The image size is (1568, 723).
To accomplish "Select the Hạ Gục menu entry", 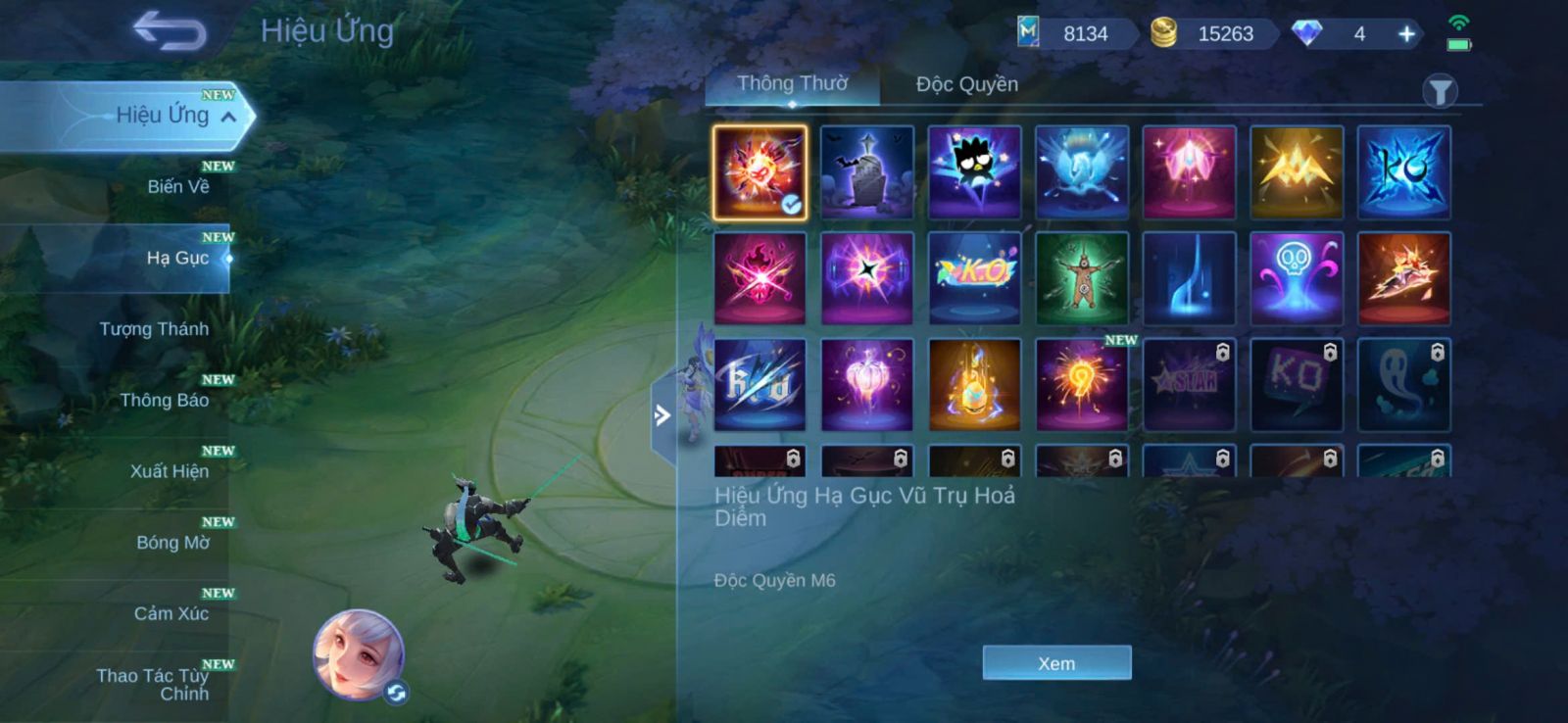I will pyautogui.click(x=177, y=258).
